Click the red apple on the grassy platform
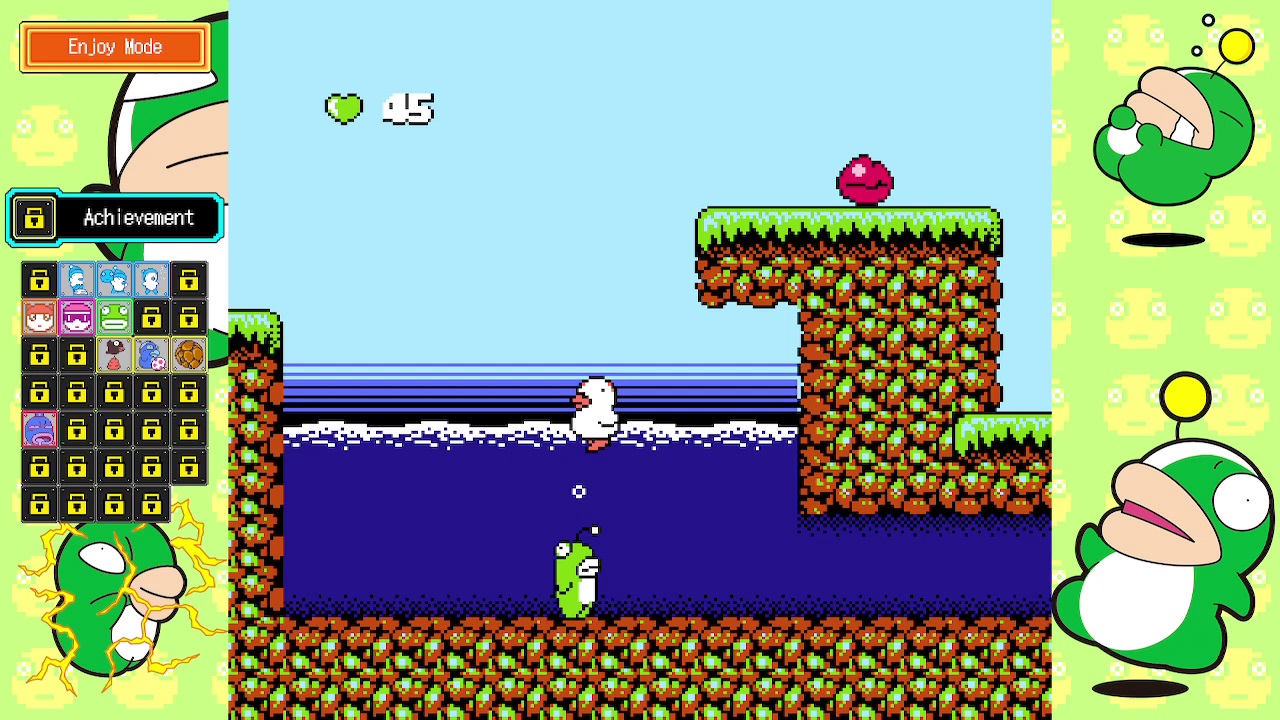Screen dimensions: 1280x720 point(865,178)
